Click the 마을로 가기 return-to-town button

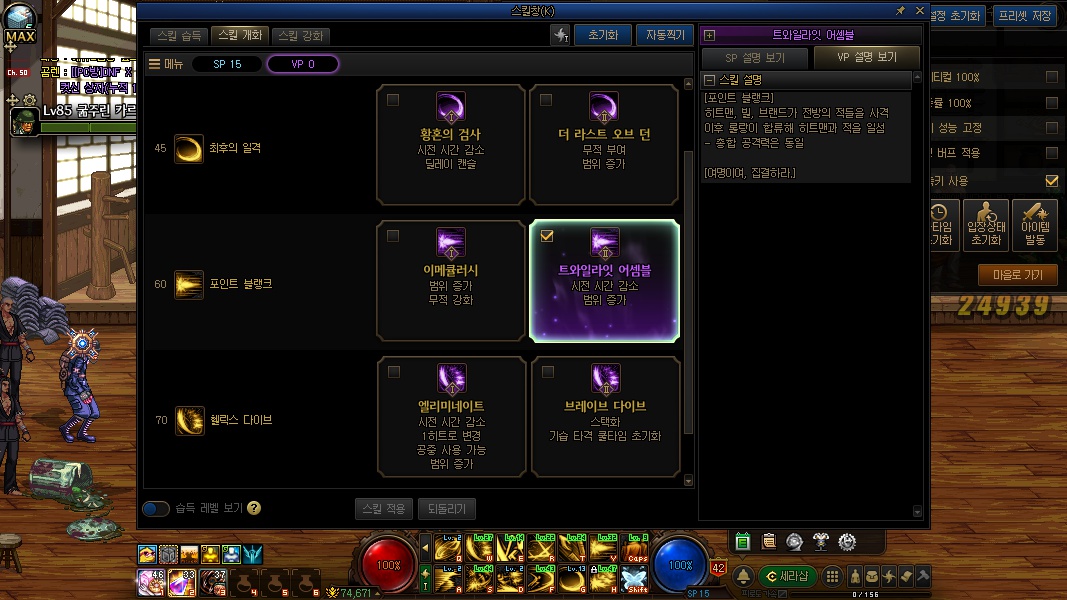(1017, 275)
